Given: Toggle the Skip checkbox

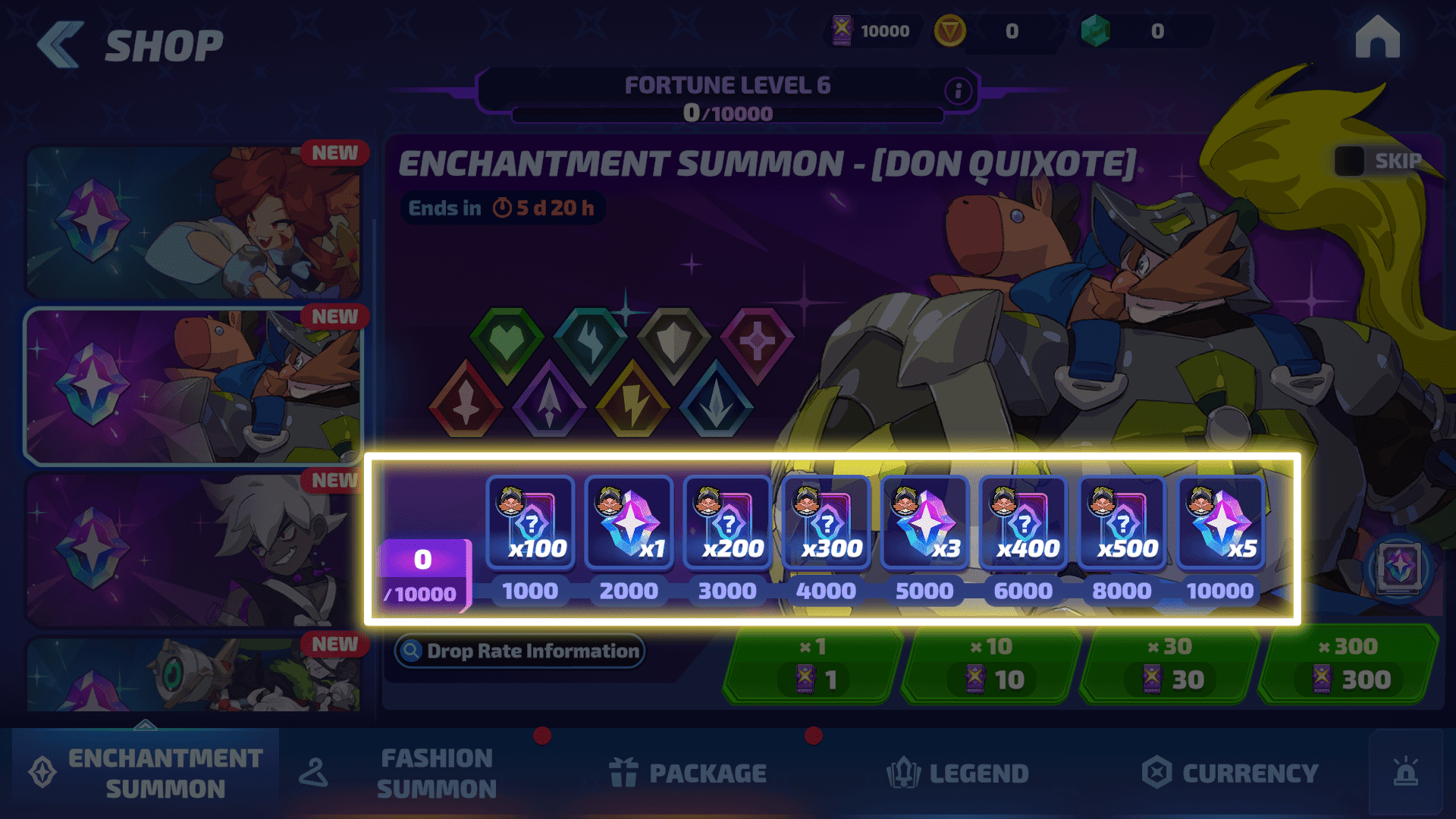Looking at the screenshot, I should pyautogui.click(x=1350, y=161).
